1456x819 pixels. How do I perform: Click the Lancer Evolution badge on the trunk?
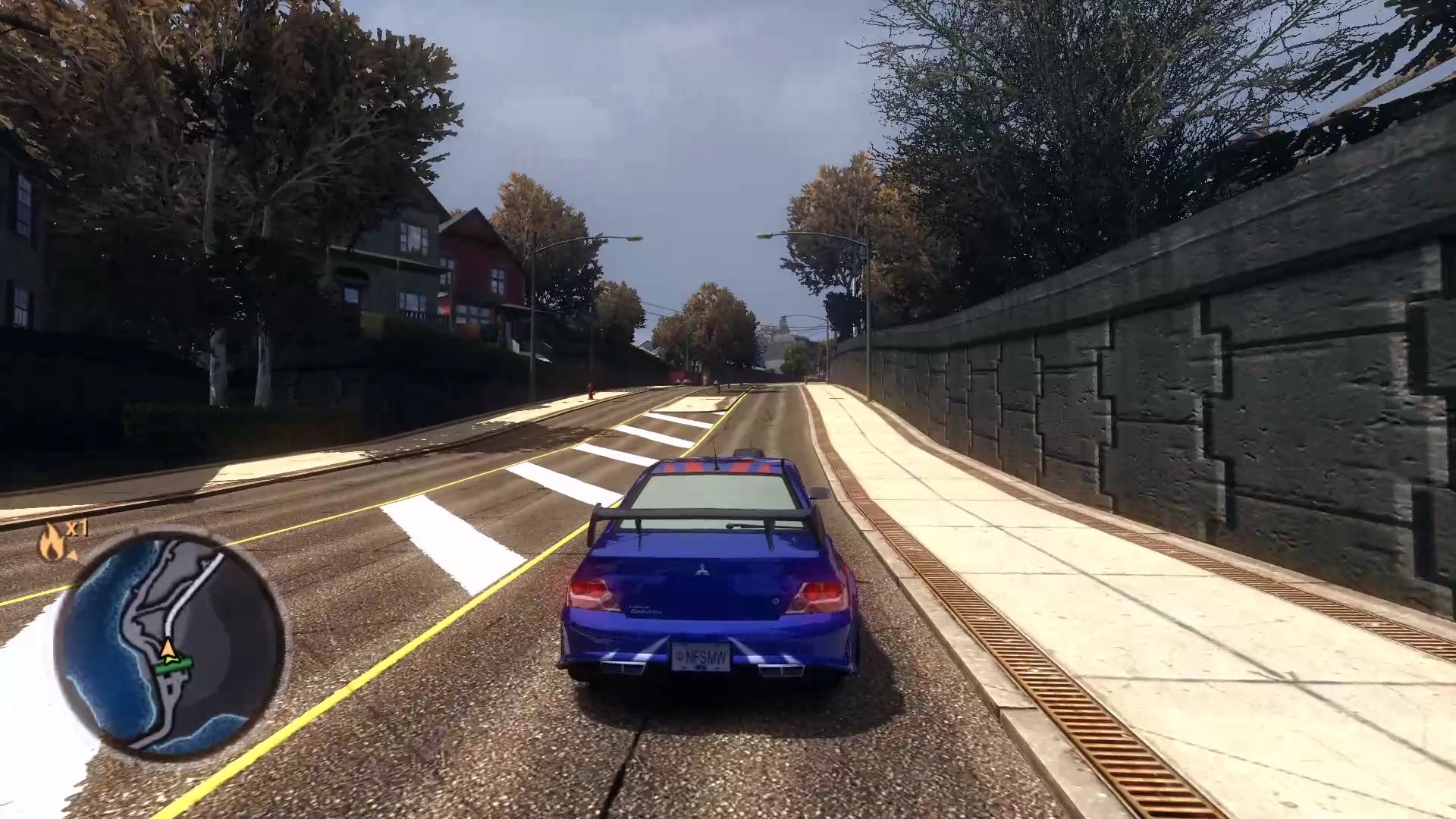click(x=645, y=610)
